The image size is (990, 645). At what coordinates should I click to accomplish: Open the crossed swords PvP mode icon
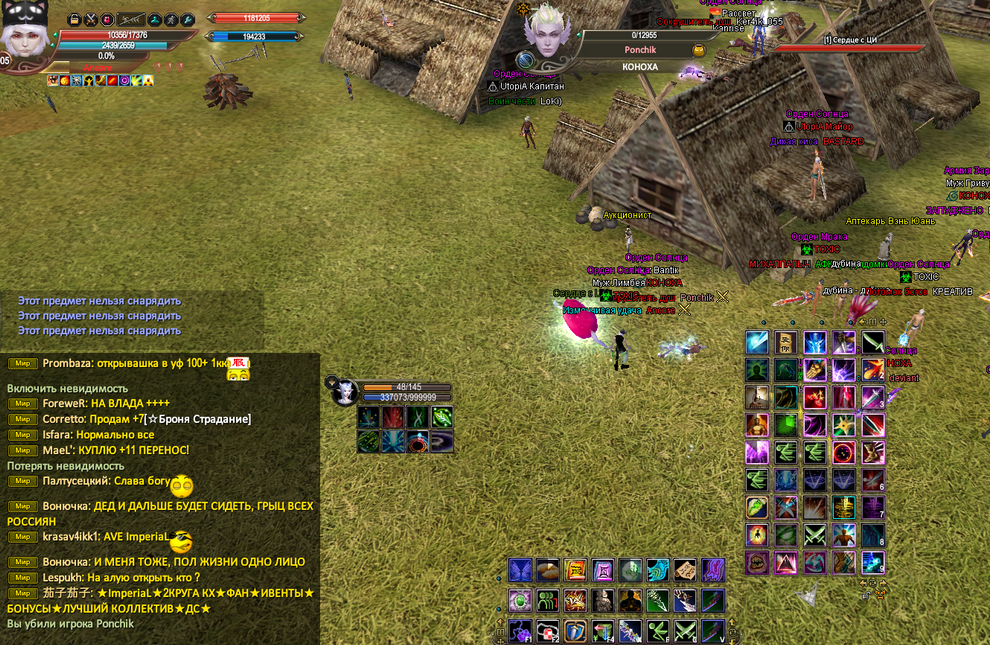tap(90, 20)
